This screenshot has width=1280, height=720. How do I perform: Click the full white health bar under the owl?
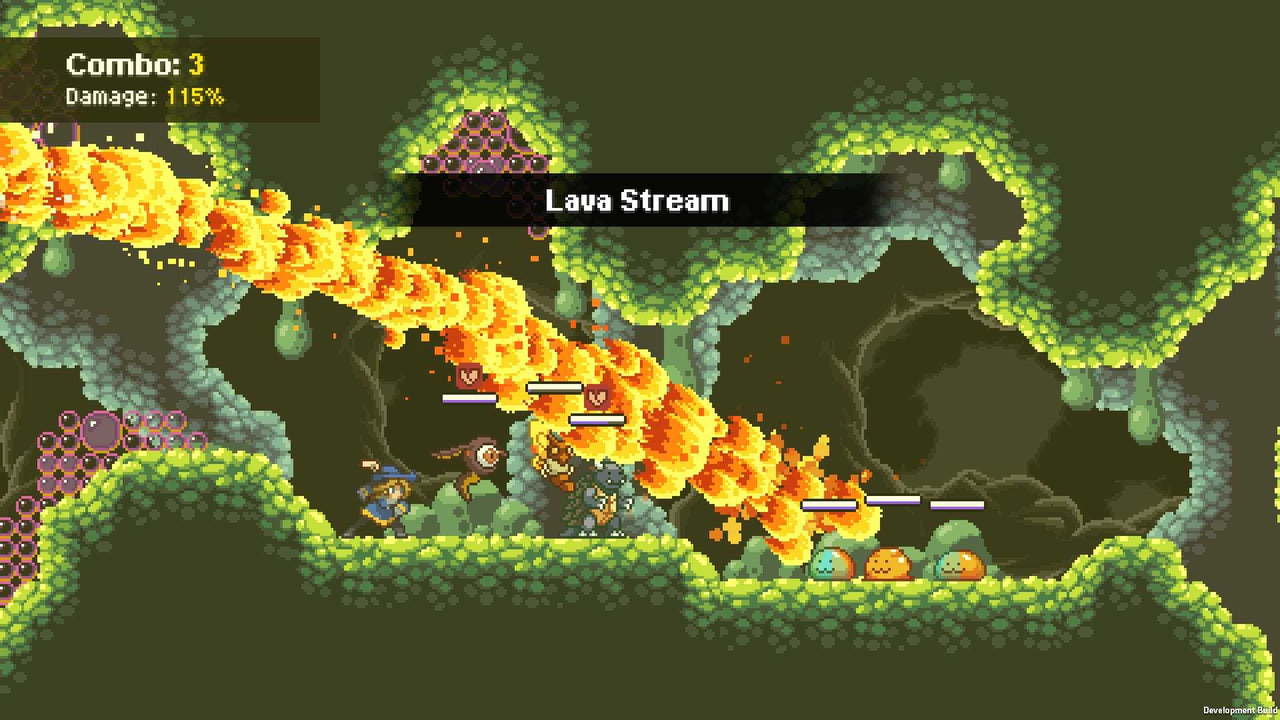[468, 398]
